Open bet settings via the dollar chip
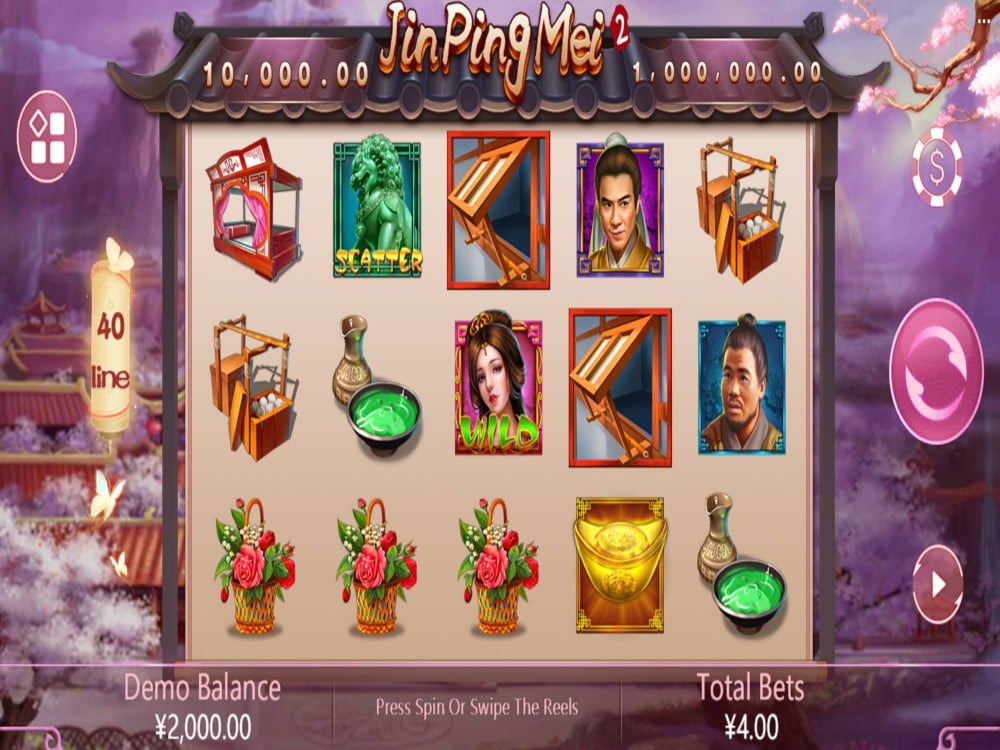The height and width of the screenshot is (750, 1000). [937, 167]
